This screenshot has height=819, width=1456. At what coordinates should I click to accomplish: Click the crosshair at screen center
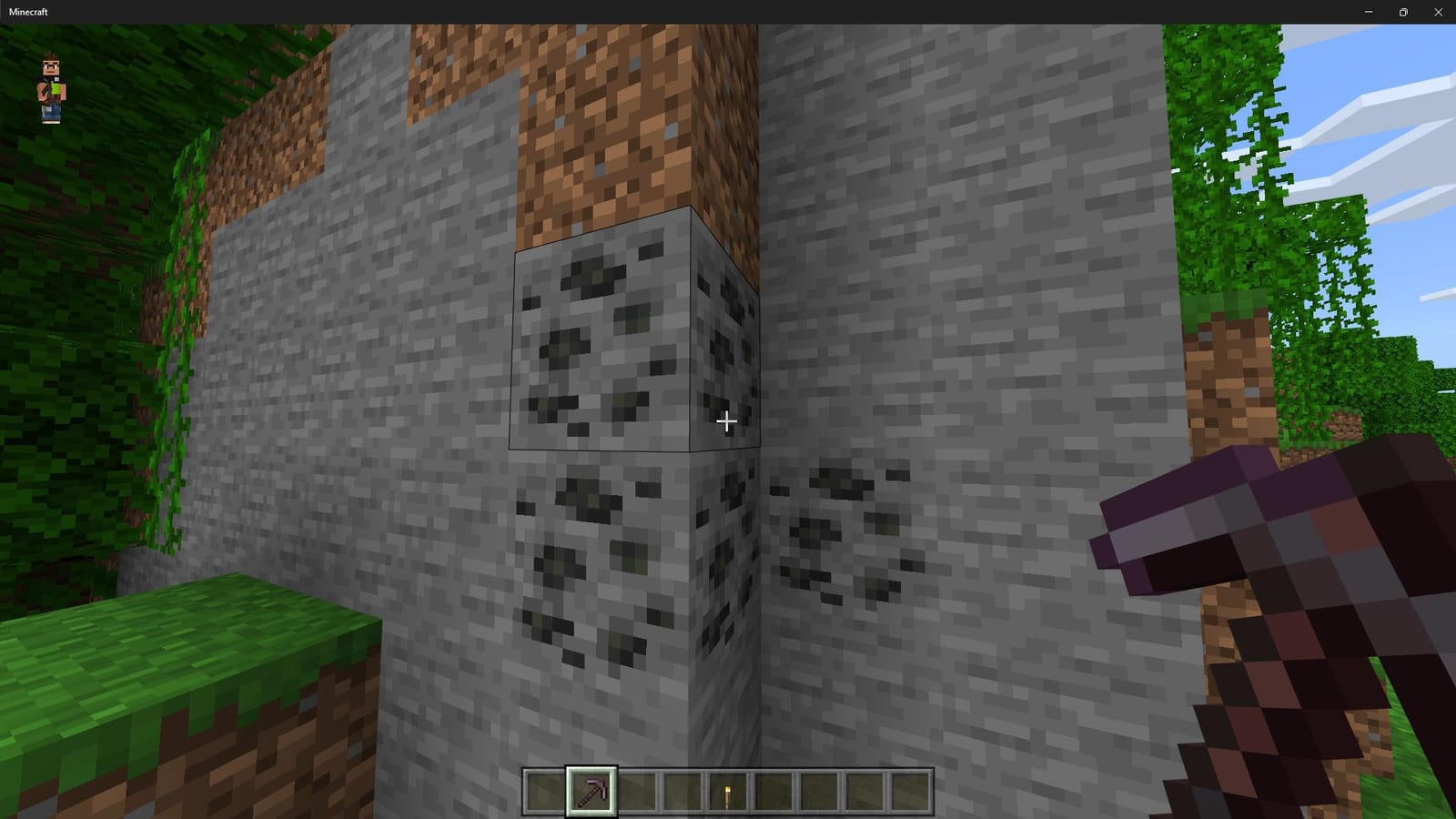tap(727, 421)
